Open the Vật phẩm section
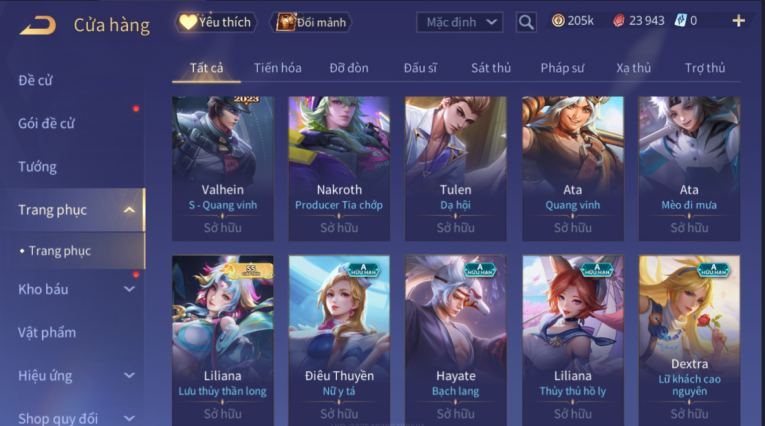Viewport: 765px width, 426px height. 47,332
